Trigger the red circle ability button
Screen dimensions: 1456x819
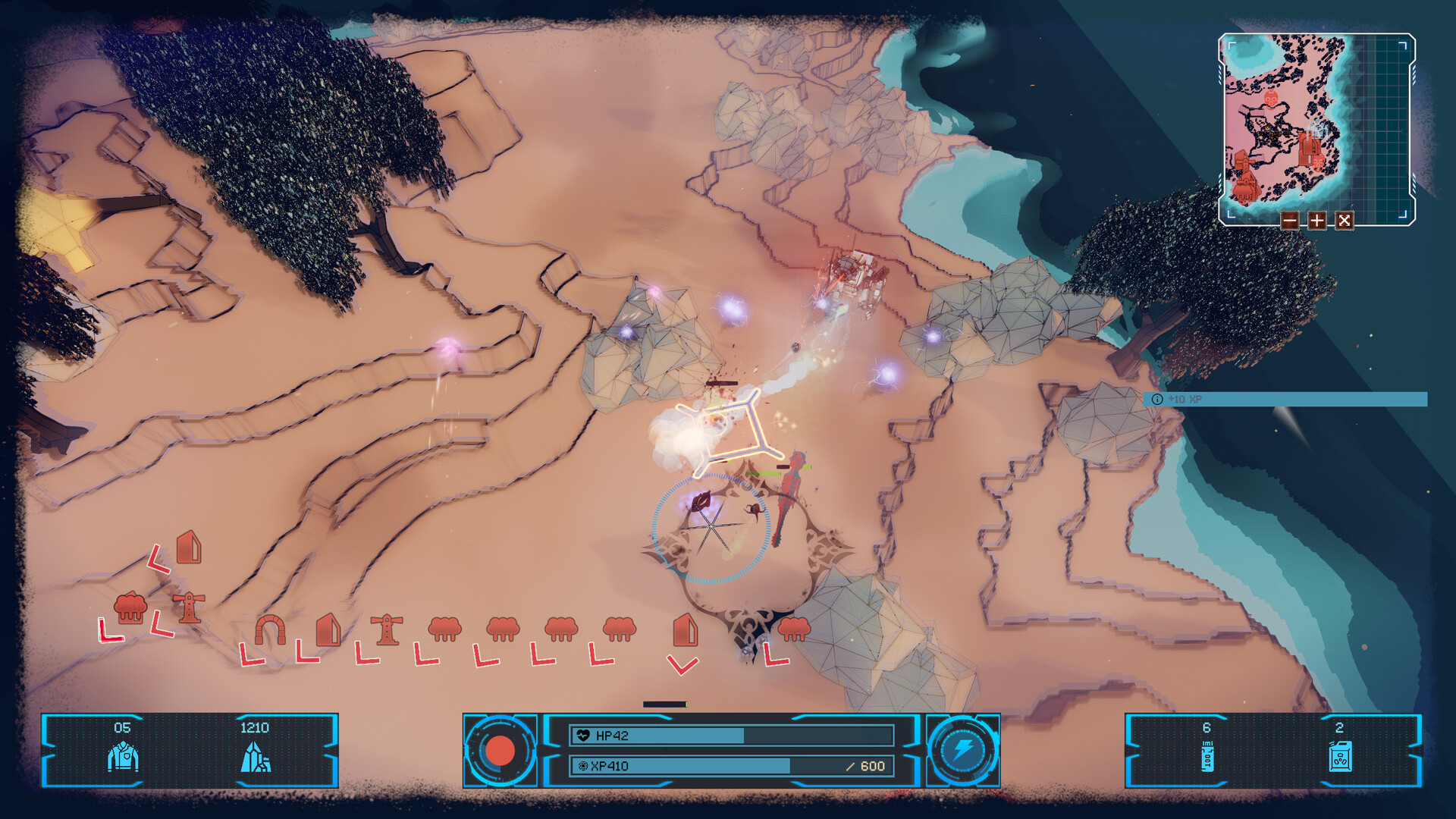[x=500, y=751]
